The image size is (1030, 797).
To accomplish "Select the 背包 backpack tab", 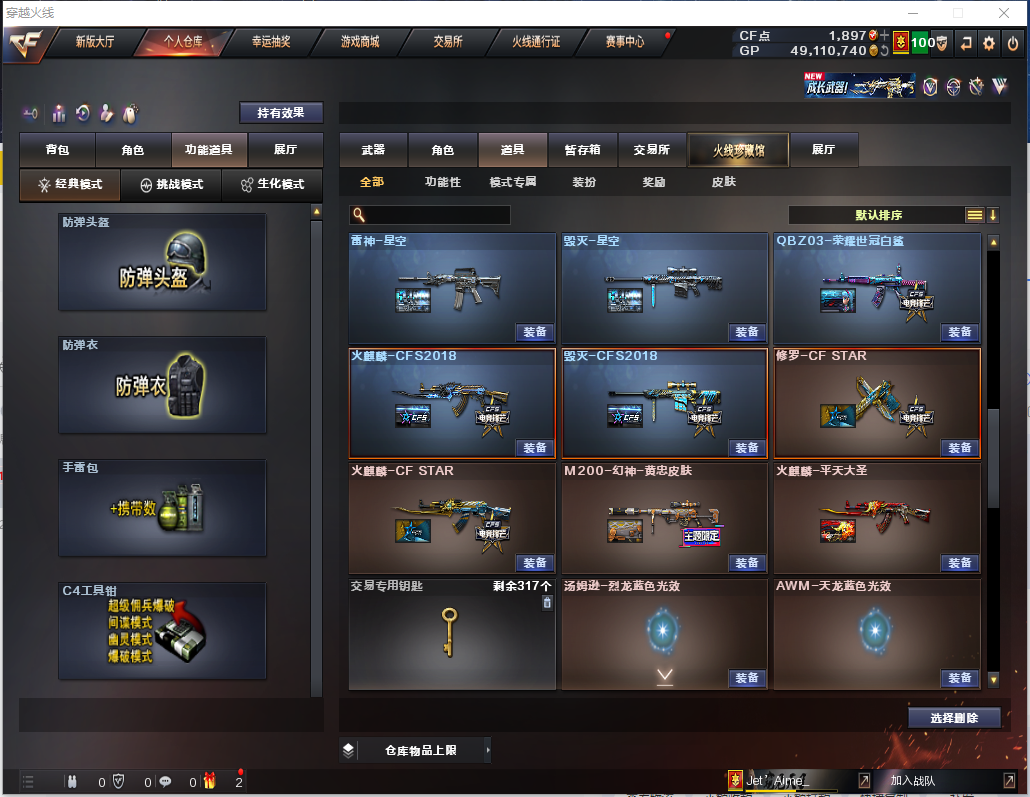I will (x=57, y=150).
